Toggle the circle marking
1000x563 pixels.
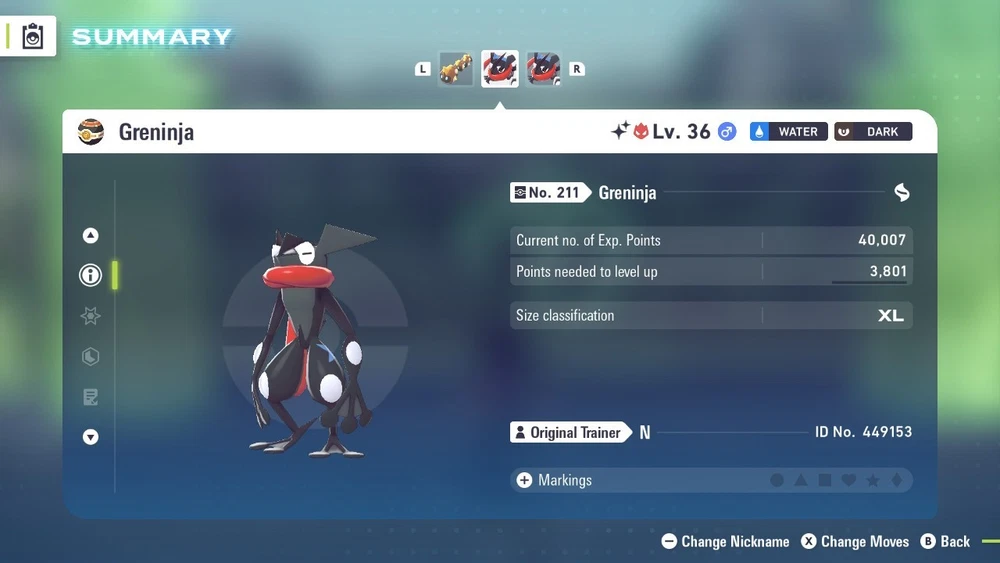point(777,481)
